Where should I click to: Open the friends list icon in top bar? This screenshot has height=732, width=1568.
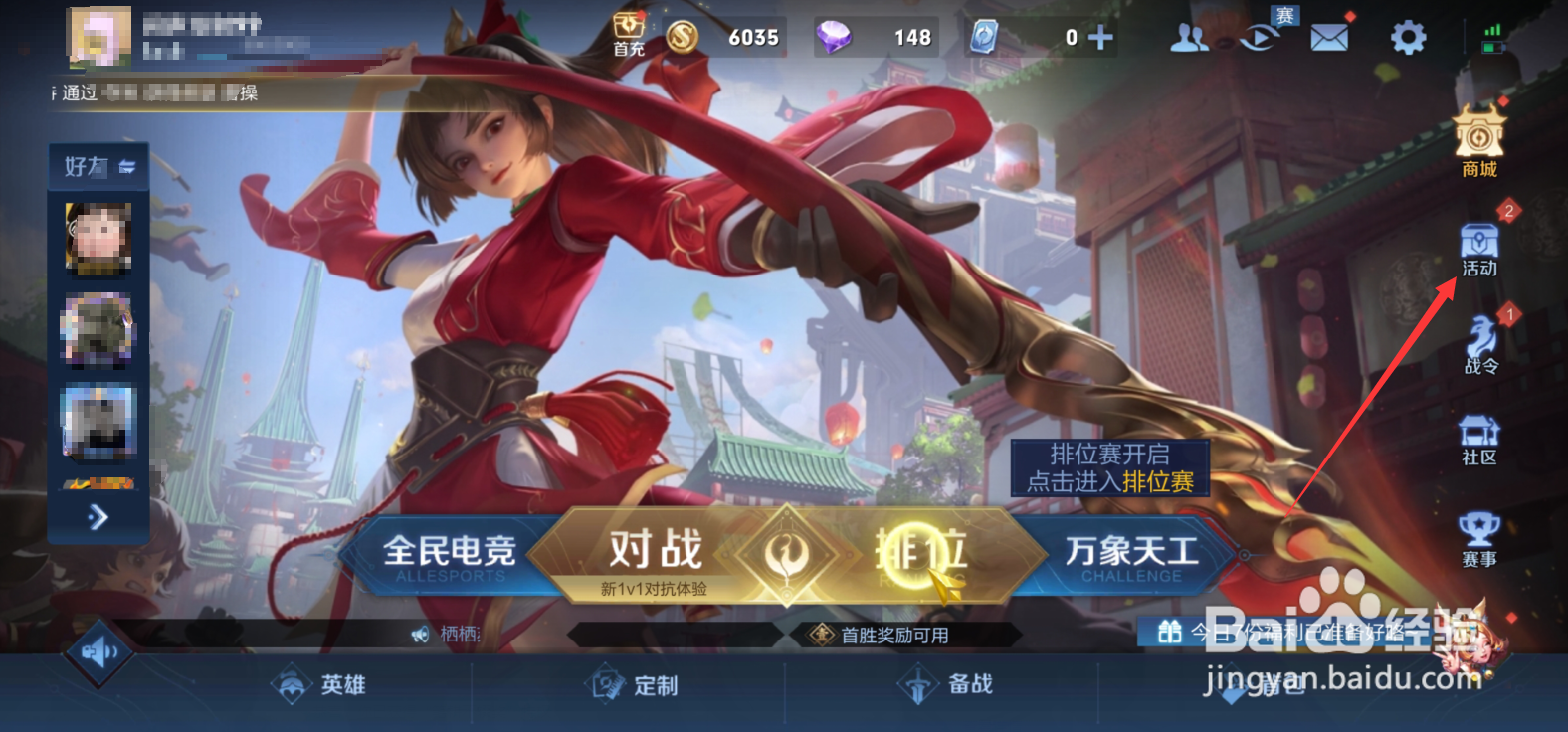(1190, 36)
